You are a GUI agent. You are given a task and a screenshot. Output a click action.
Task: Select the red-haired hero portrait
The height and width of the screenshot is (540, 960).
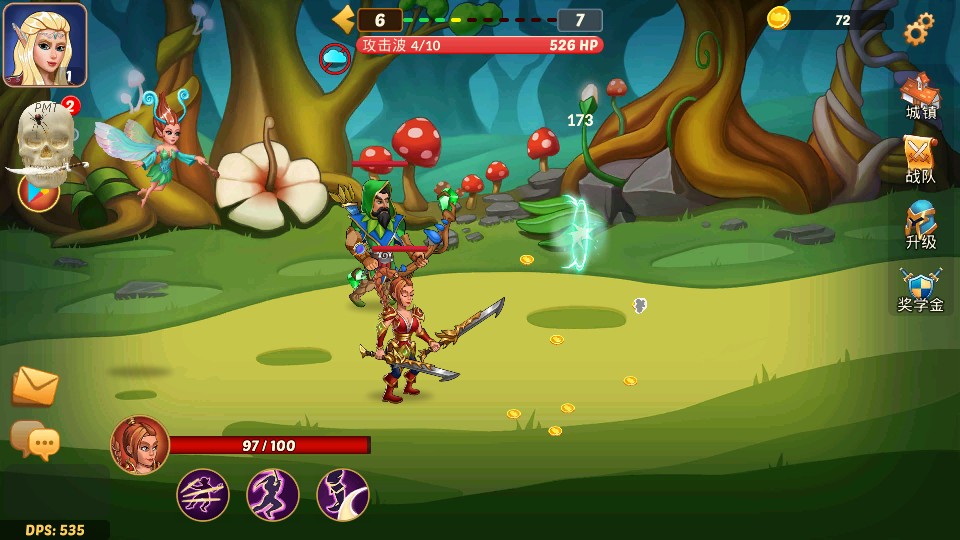[140, 445]
